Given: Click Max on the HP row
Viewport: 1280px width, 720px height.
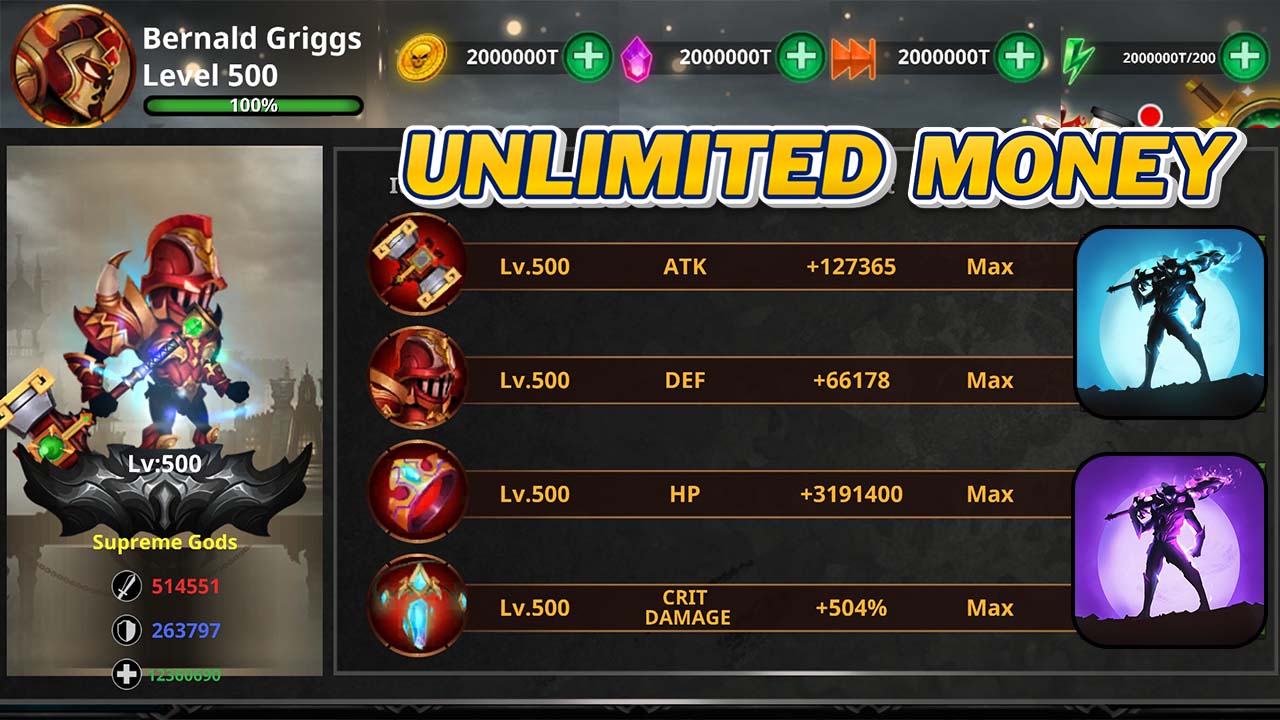Looking at the screenshot, I should tap(989, 494).
